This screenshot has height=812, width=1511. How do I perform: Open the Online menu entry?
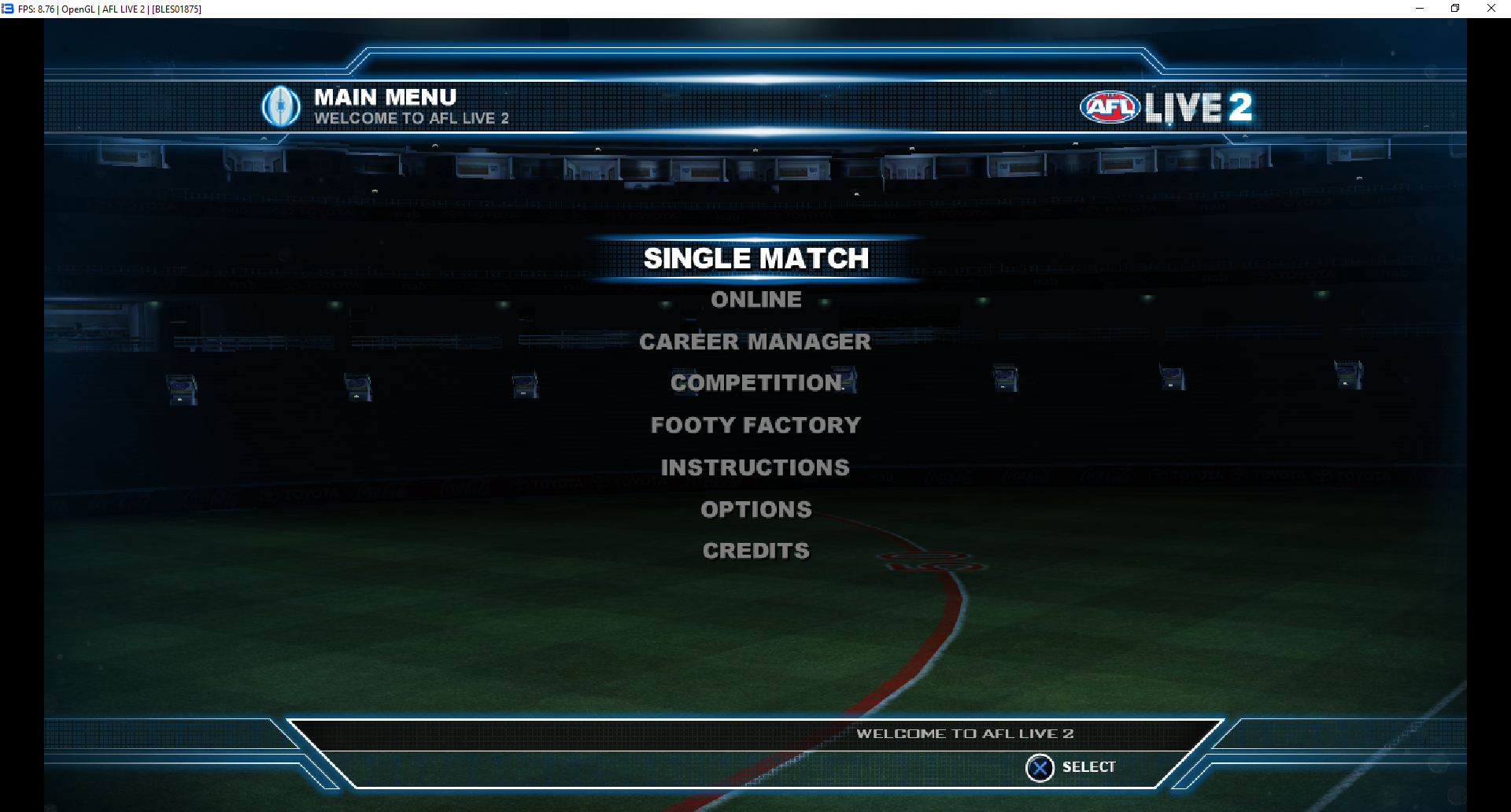[x=755, y=300]
